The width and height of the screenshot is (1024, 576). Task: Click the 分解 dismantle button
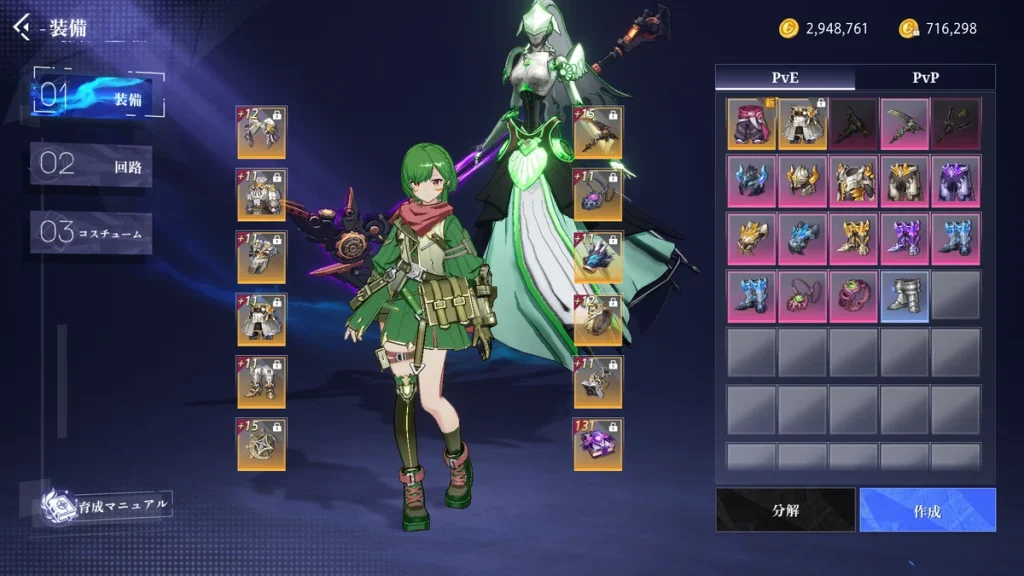tap(786, 510)
